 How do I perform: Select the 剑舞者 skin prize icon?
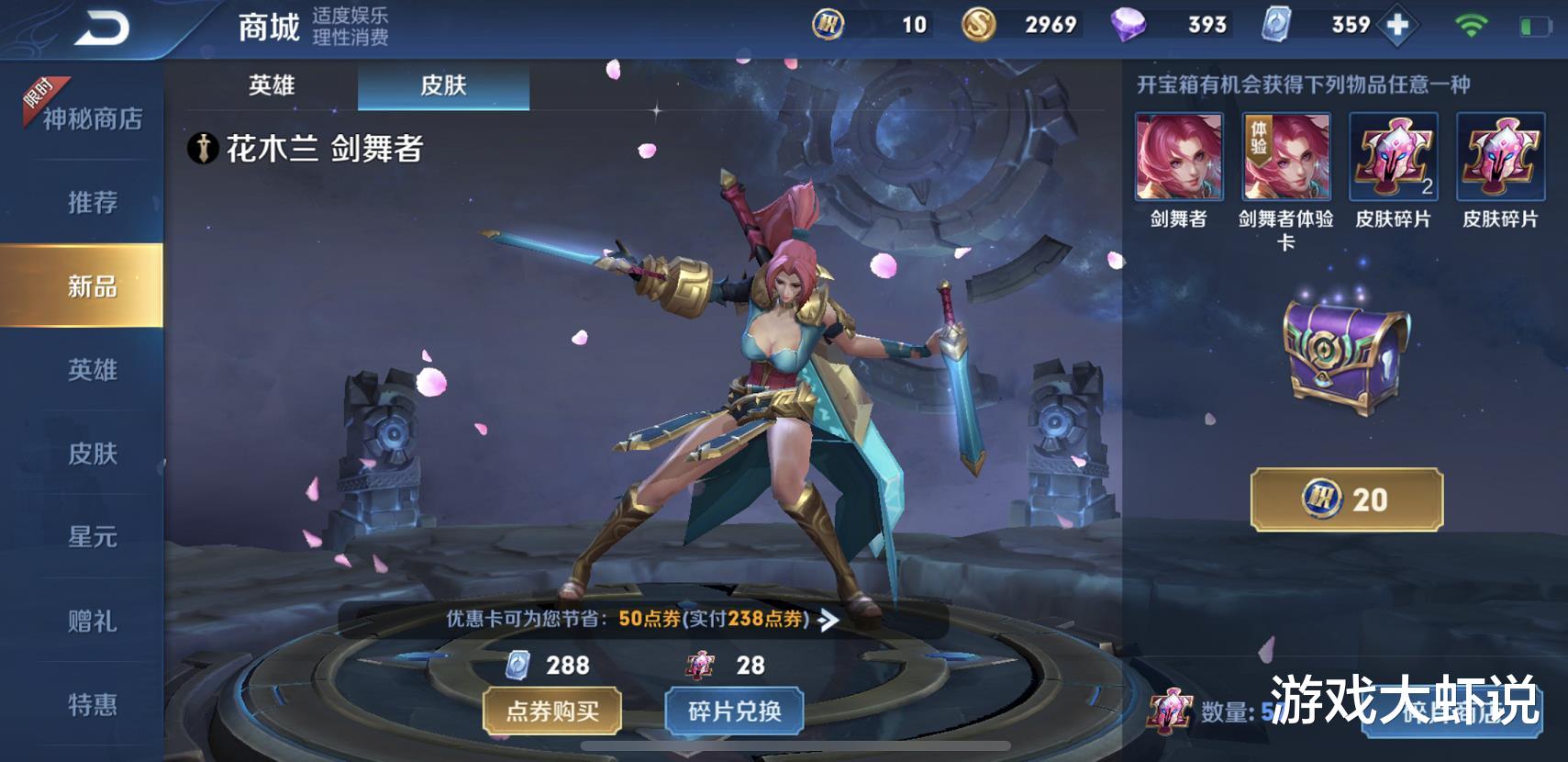[x=1178, y=158]
